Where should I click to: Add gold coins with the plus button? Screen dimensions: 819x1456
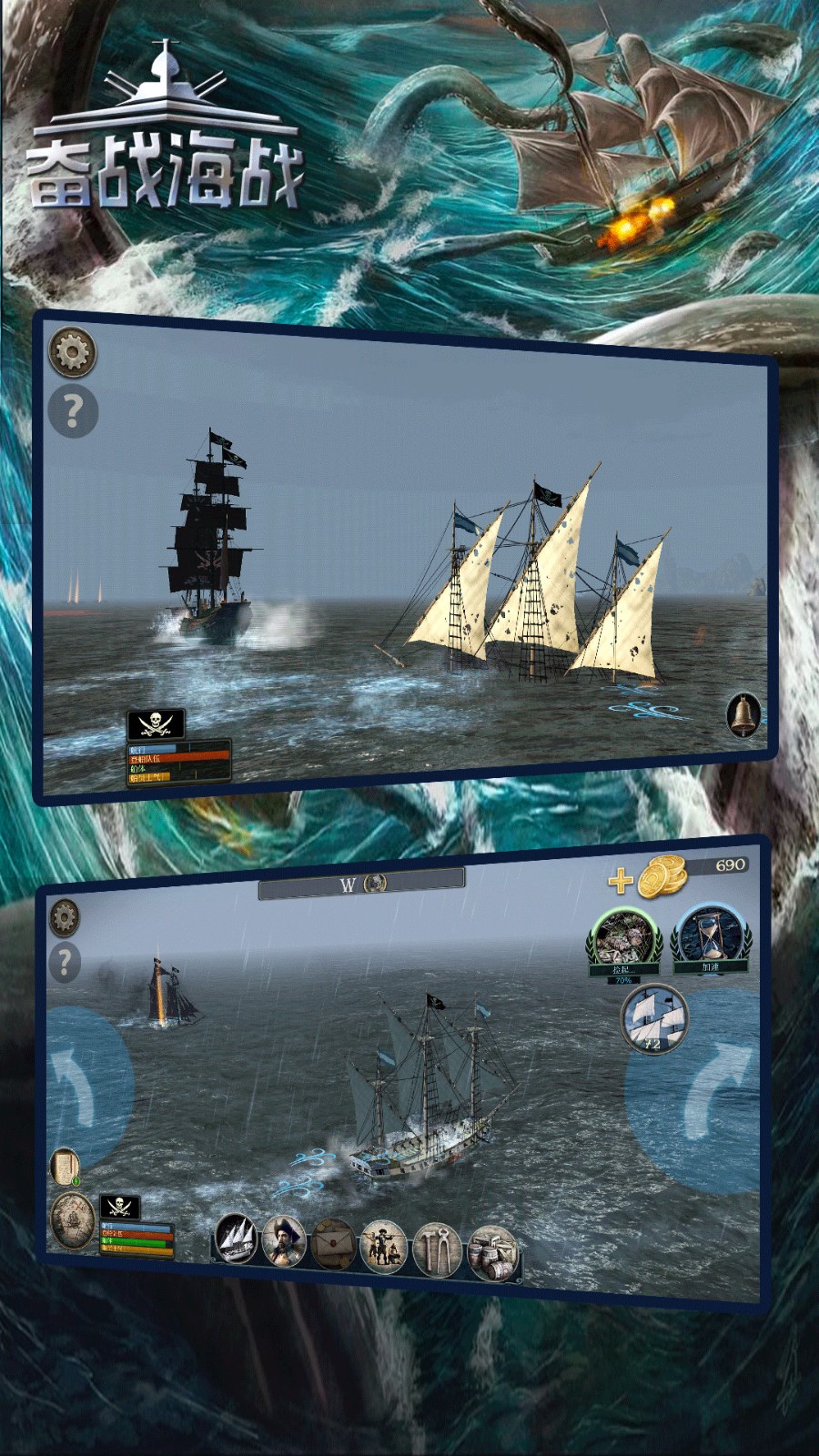(621, 880)
